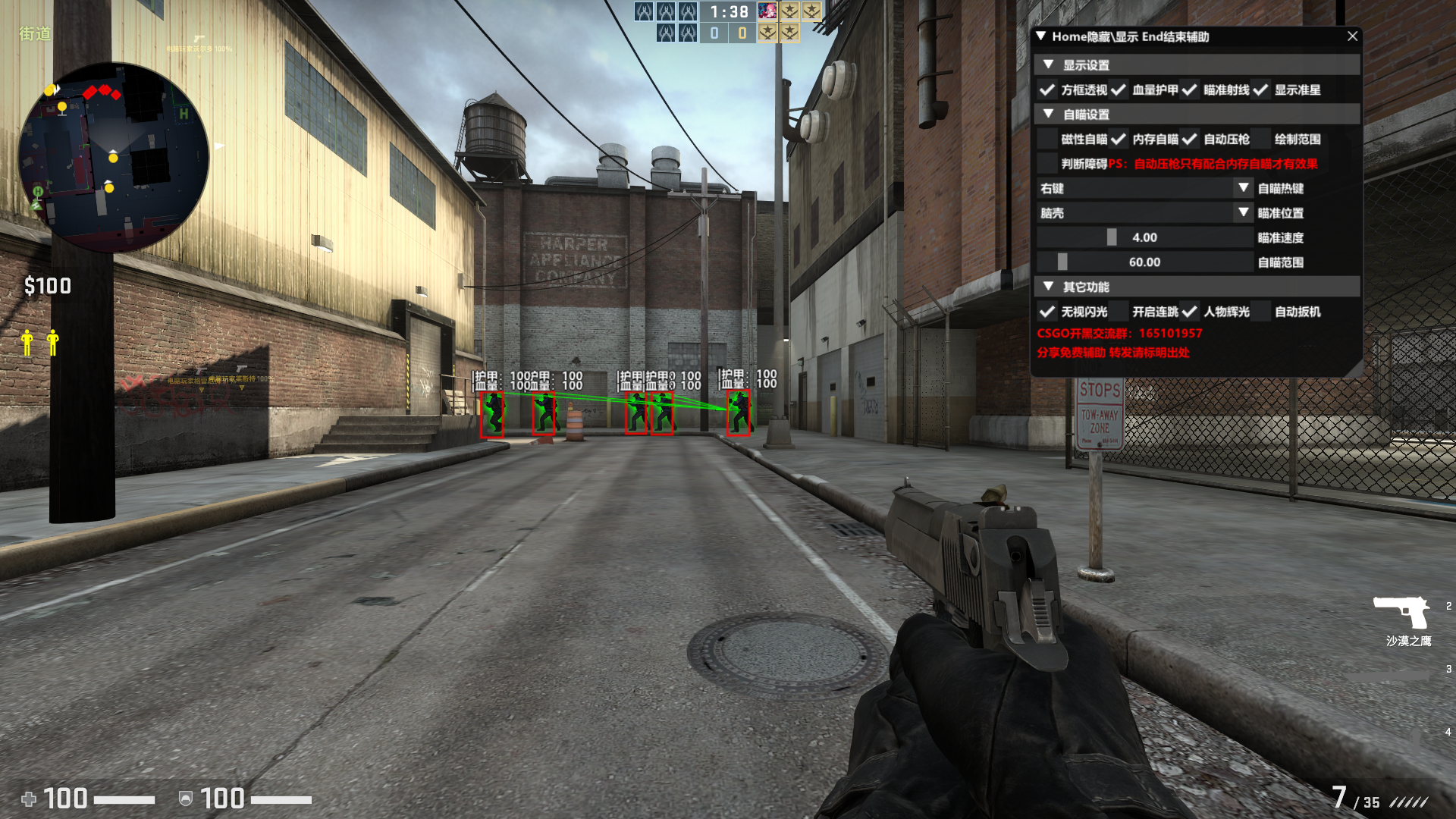The image size is (1456, 819).
Task: Tick the 绘制范围 checkbox
Action: tap(1260, 140)
